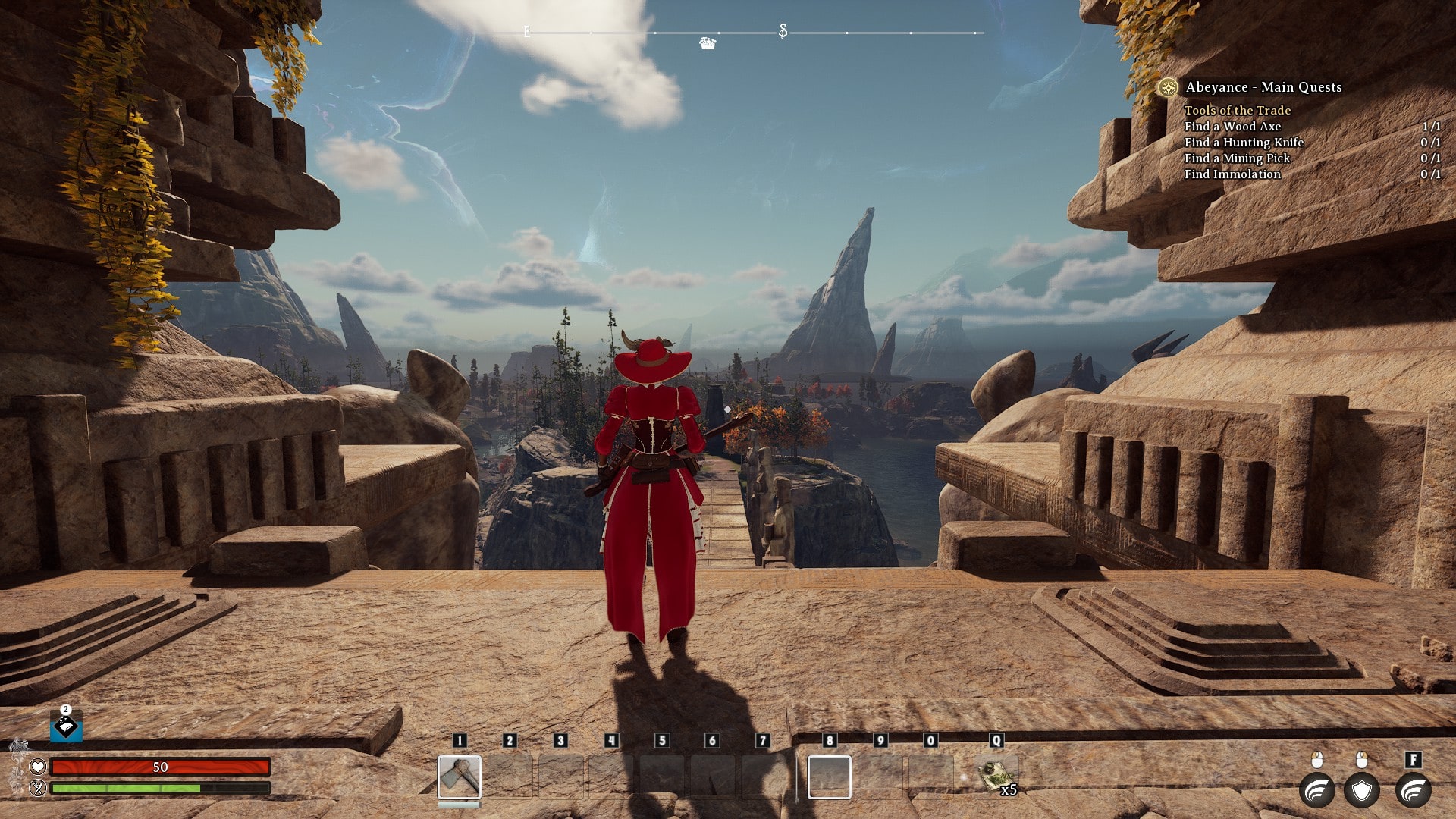Click the gold compass icon beside Abeyance
1456x819 pixels.
pos(1168,87)
